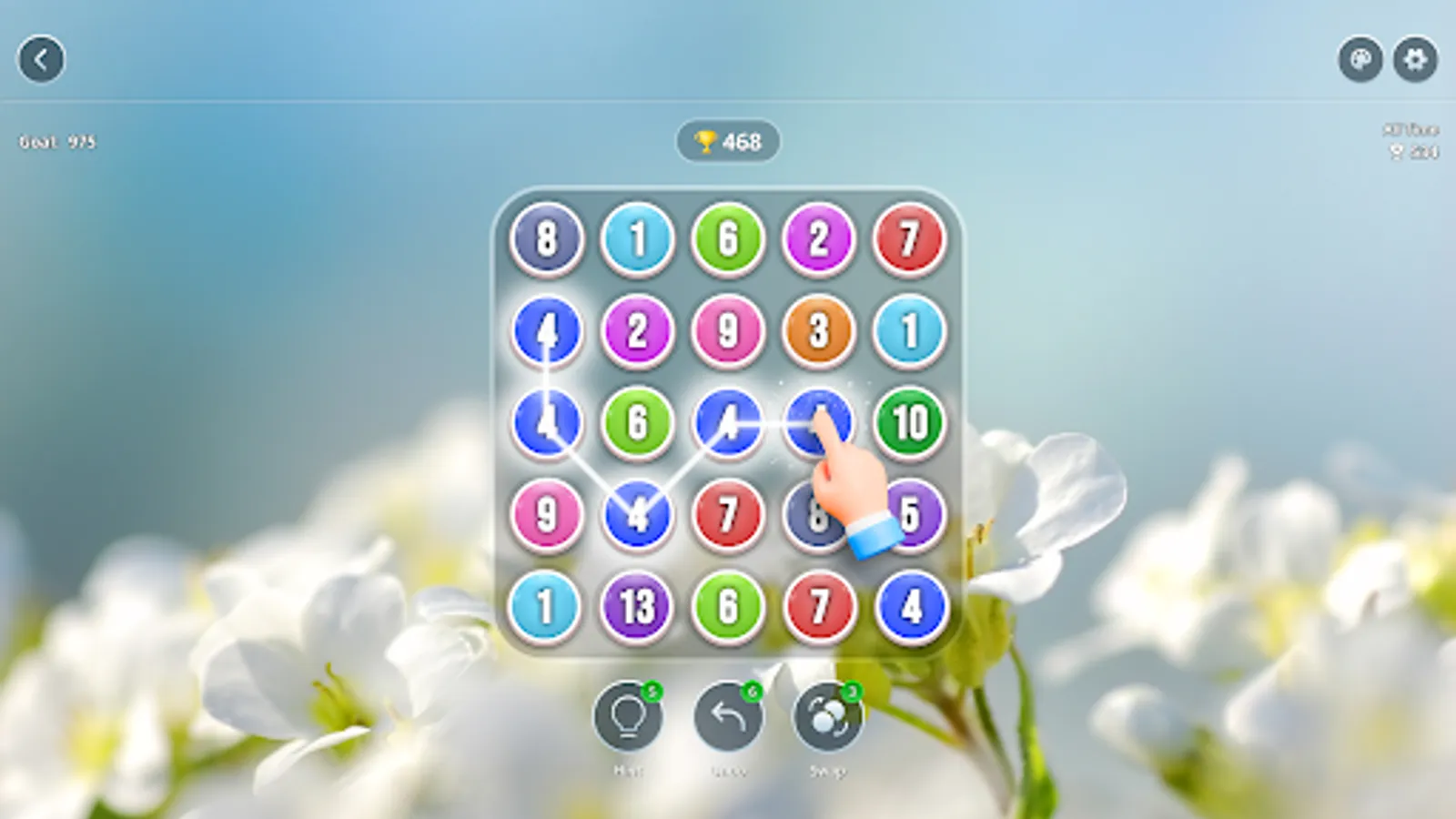The width and height of the screenshot is (1456, 819).
Task: Click the score pill showing 468
Action: pos(728,140)
